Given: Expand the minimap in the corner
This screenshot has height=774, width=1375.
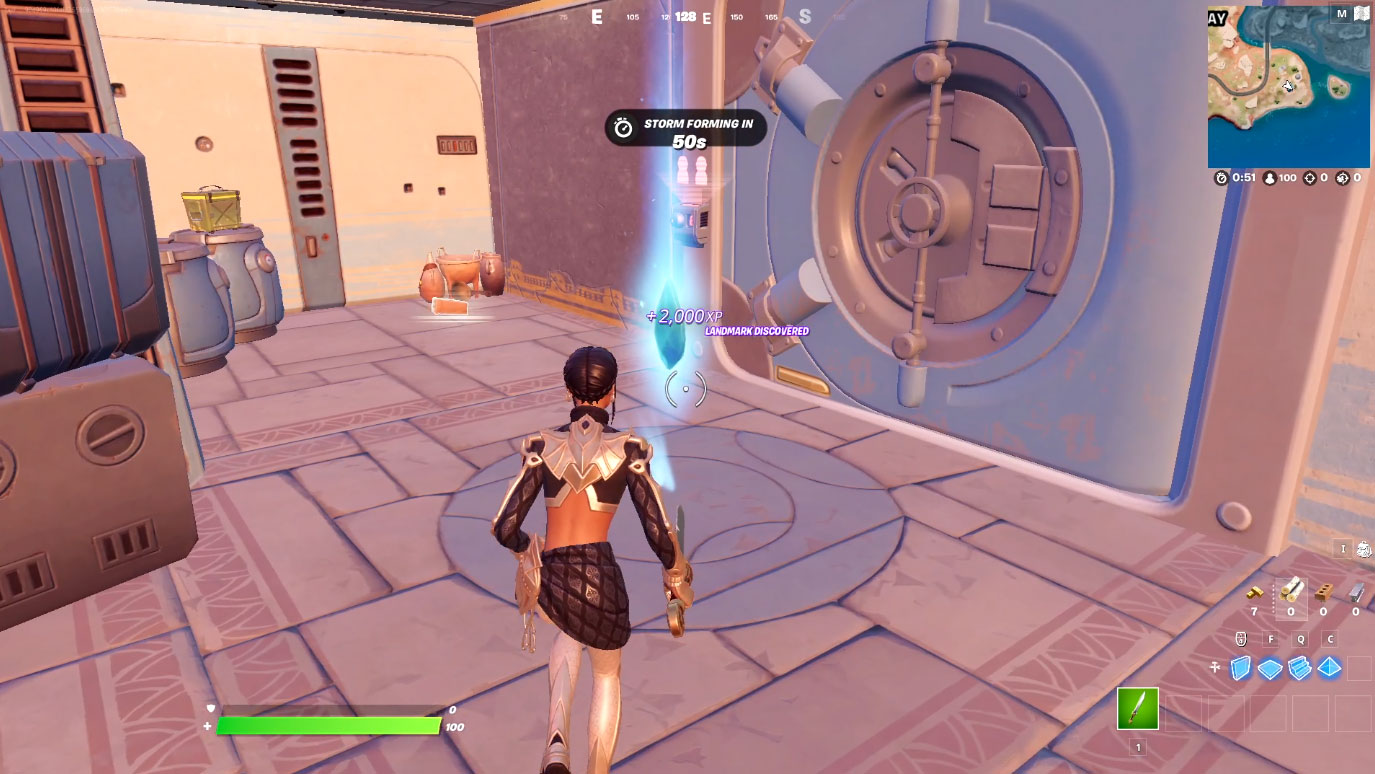Looking at the screenshot, I should click(x=1290, y=85).
